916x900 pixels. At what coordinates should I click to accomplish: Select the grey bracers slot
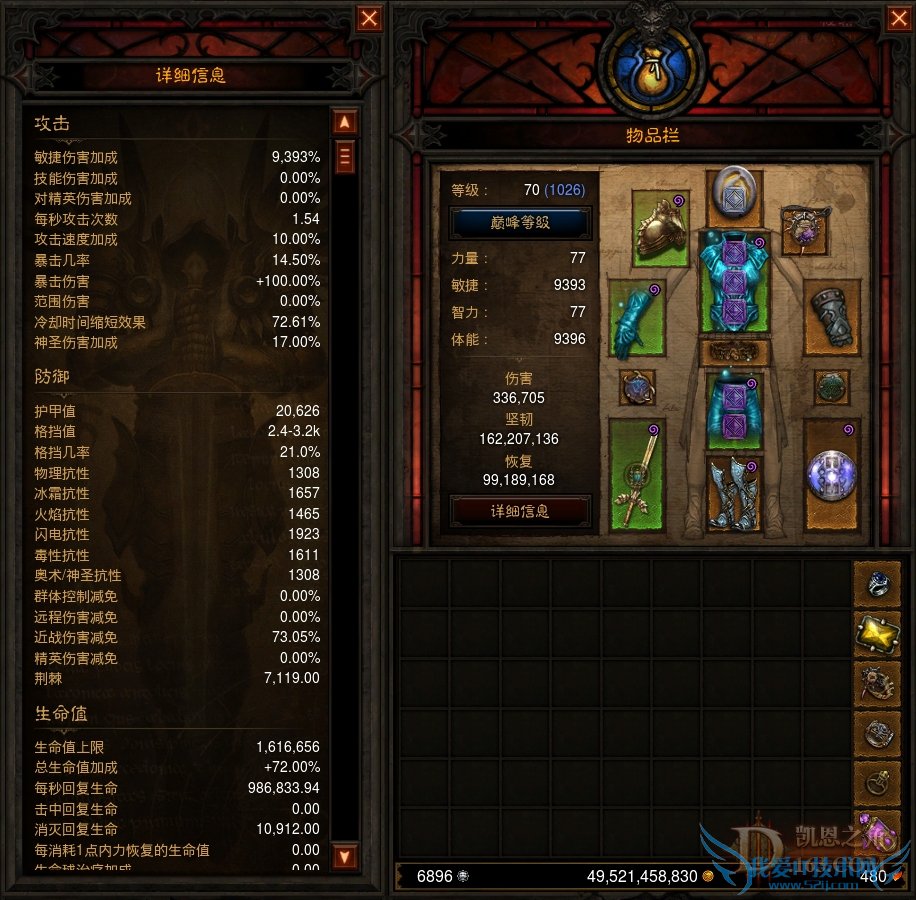830,318
